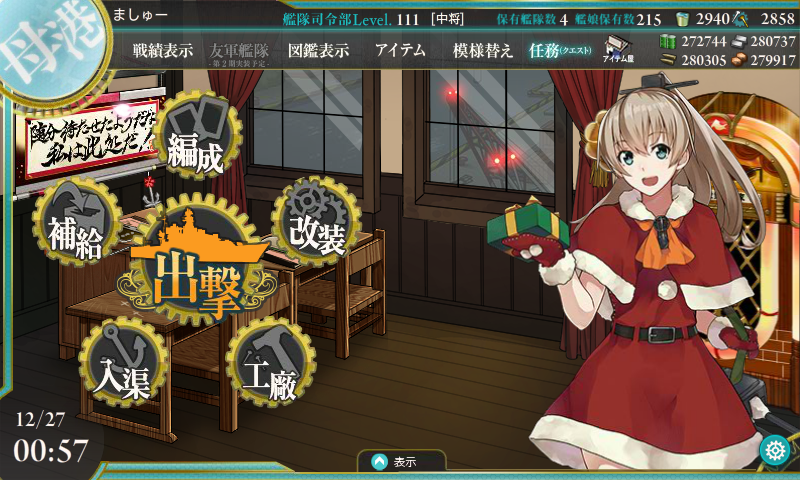
Task: Select 模様替え room redecoration
Action: click(483, 51)
